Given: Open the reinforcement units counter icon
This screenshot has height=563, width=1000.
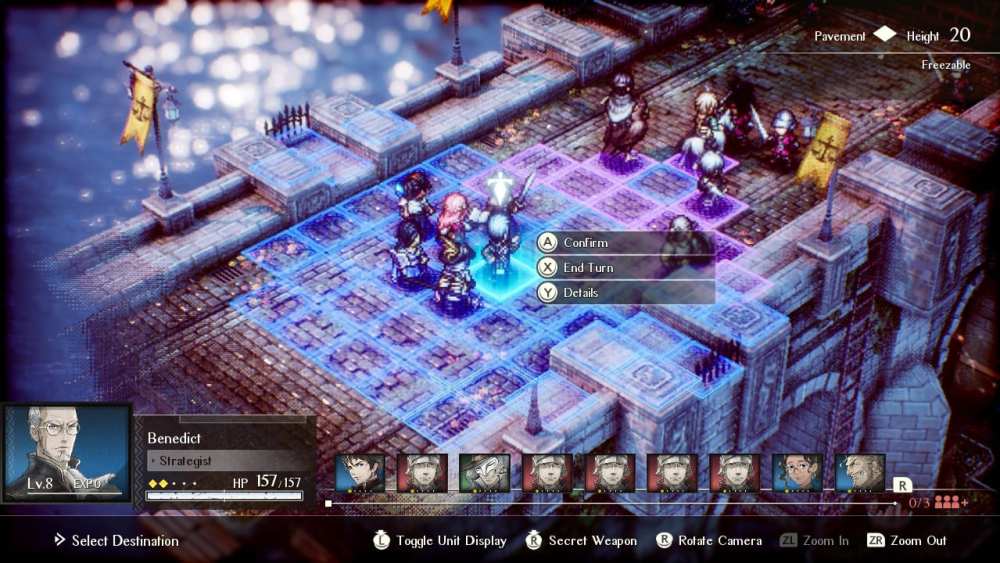Looking at the screenshot, I should pos(949,503).
